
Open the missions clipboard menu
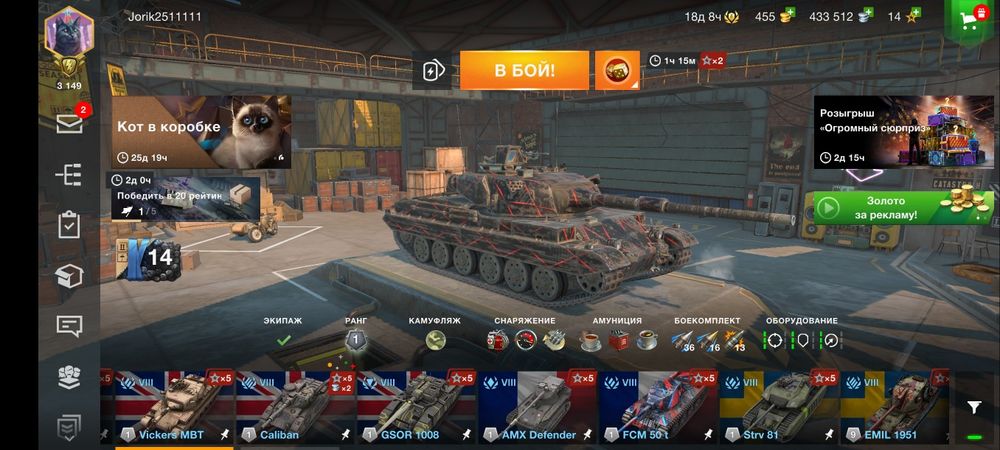[x=69, y=224]
